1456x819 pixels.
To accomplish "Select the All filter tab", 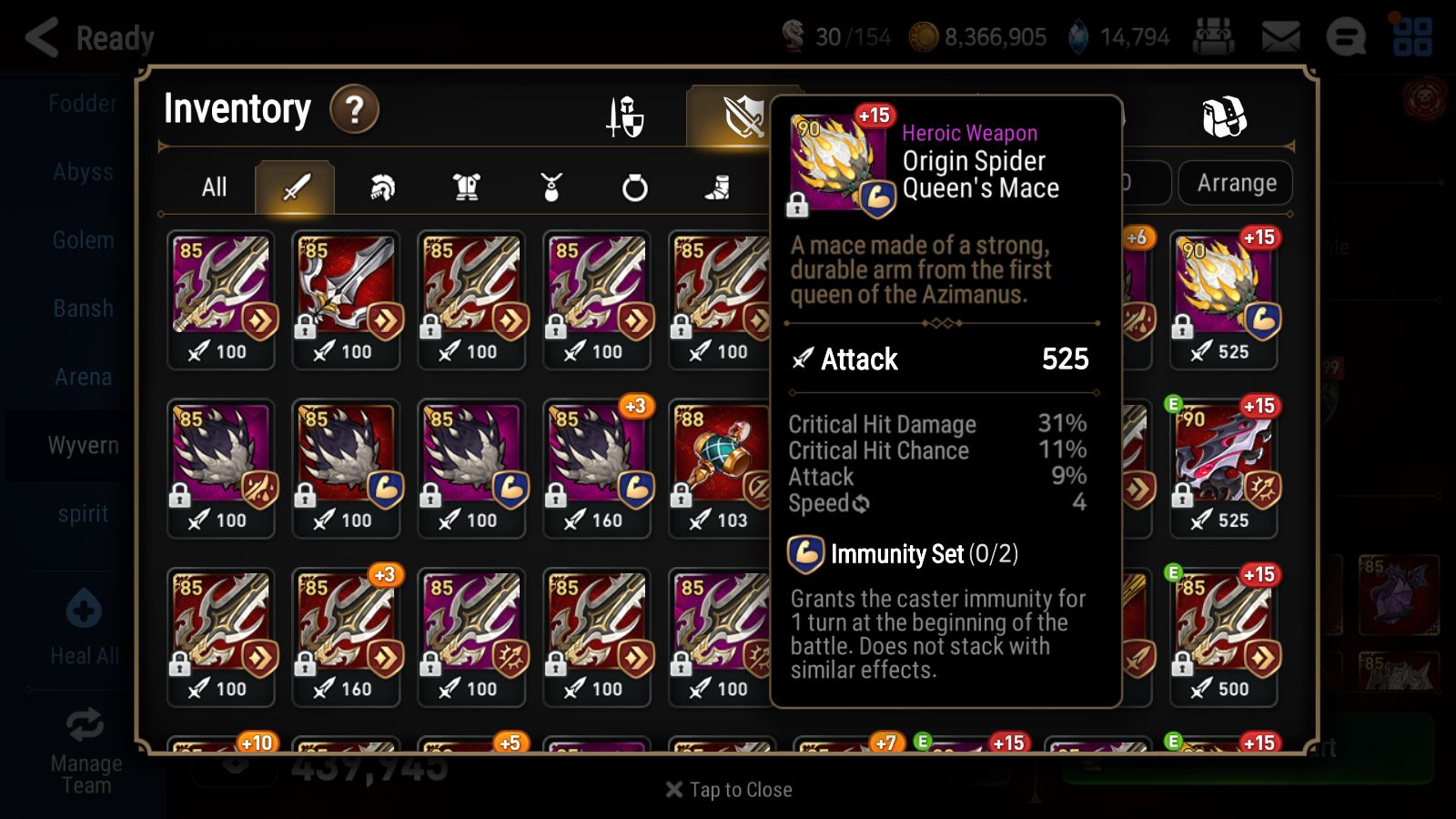I will [216, 187].
